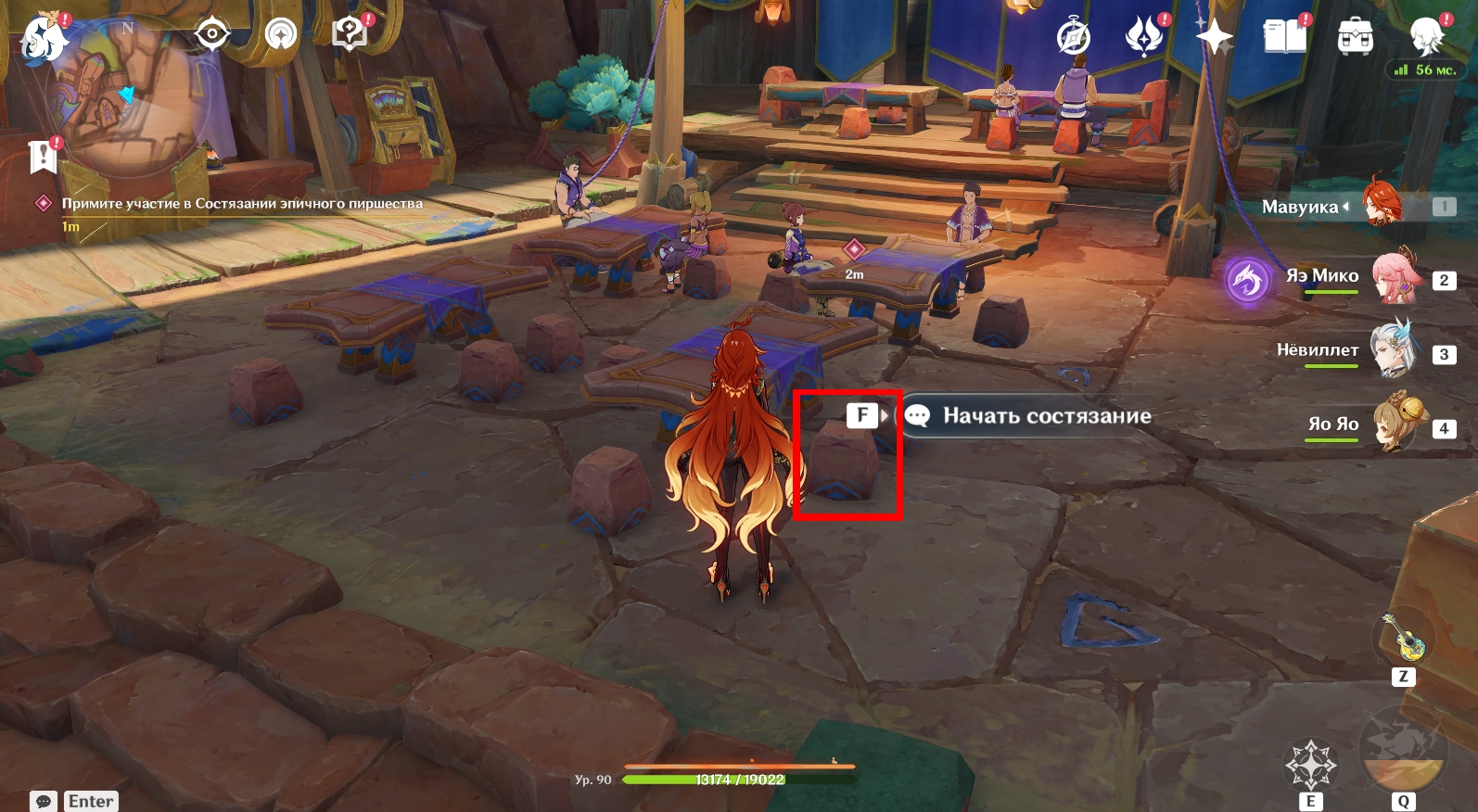Open the adventurer handbook book icon
1478x812 pixels.
(x=1284, y=37)
